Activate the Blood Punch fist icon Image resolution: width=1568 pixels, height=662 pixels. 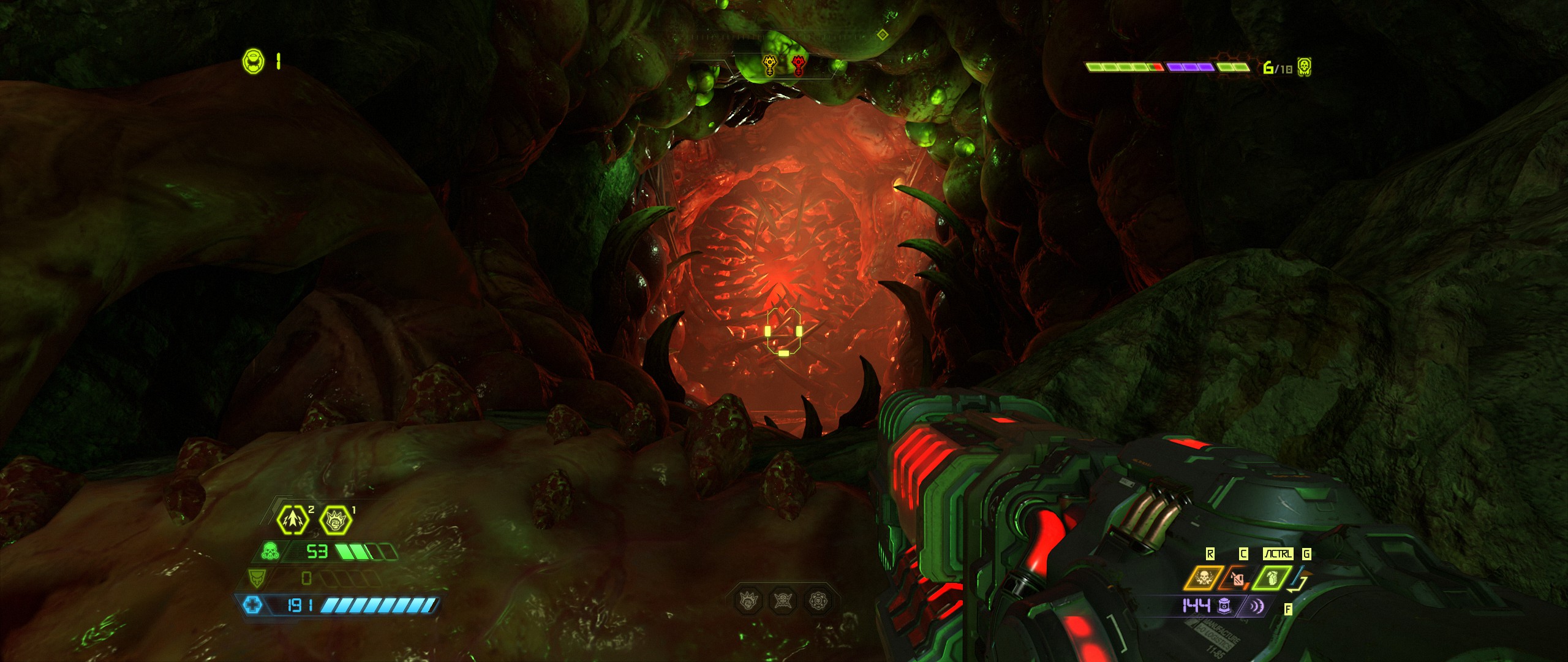pyautogui.click(x=336, y=521)
